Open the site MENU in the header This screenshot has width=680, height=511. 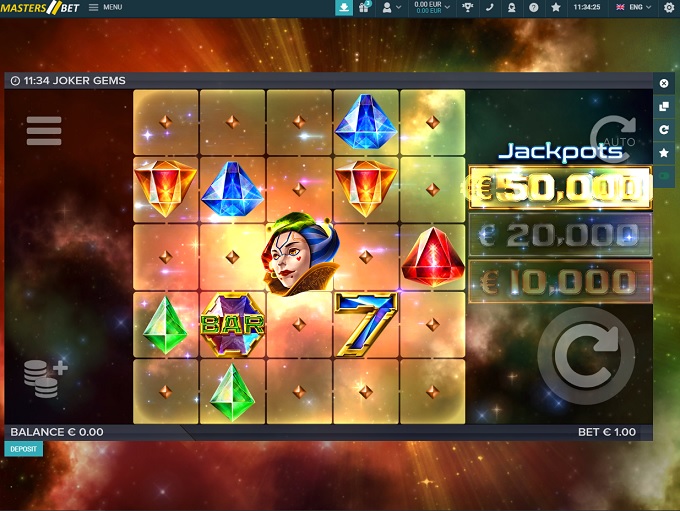point(105,7)
